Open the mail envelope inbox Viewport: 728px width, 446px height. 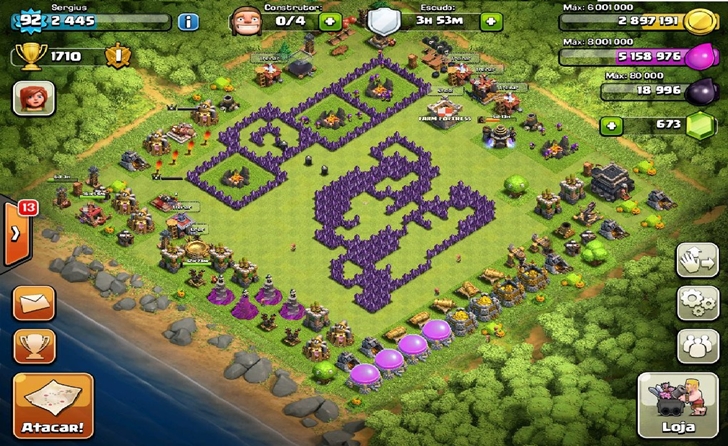pos(33,302)
